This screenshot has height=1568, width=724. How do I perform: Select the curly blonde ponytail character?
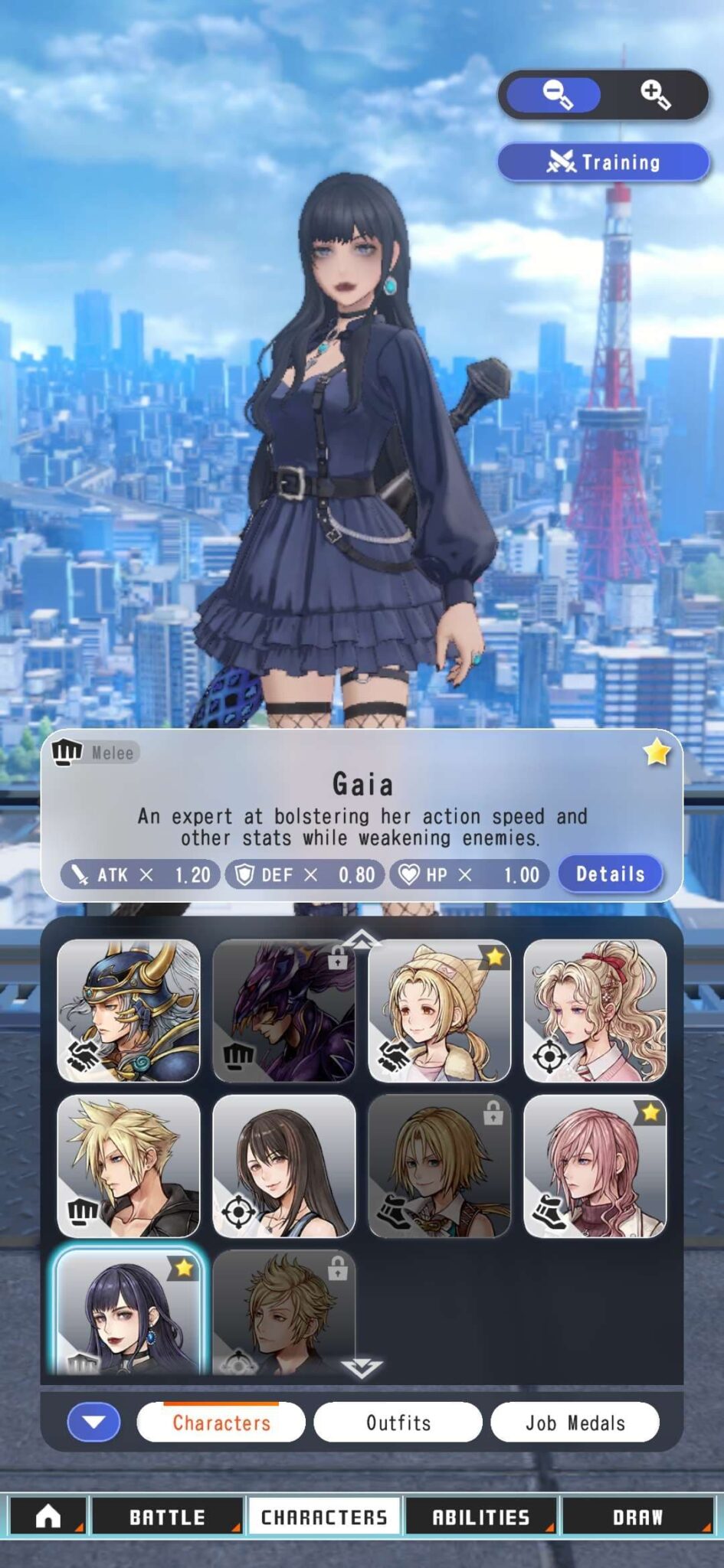[595, 1011]
